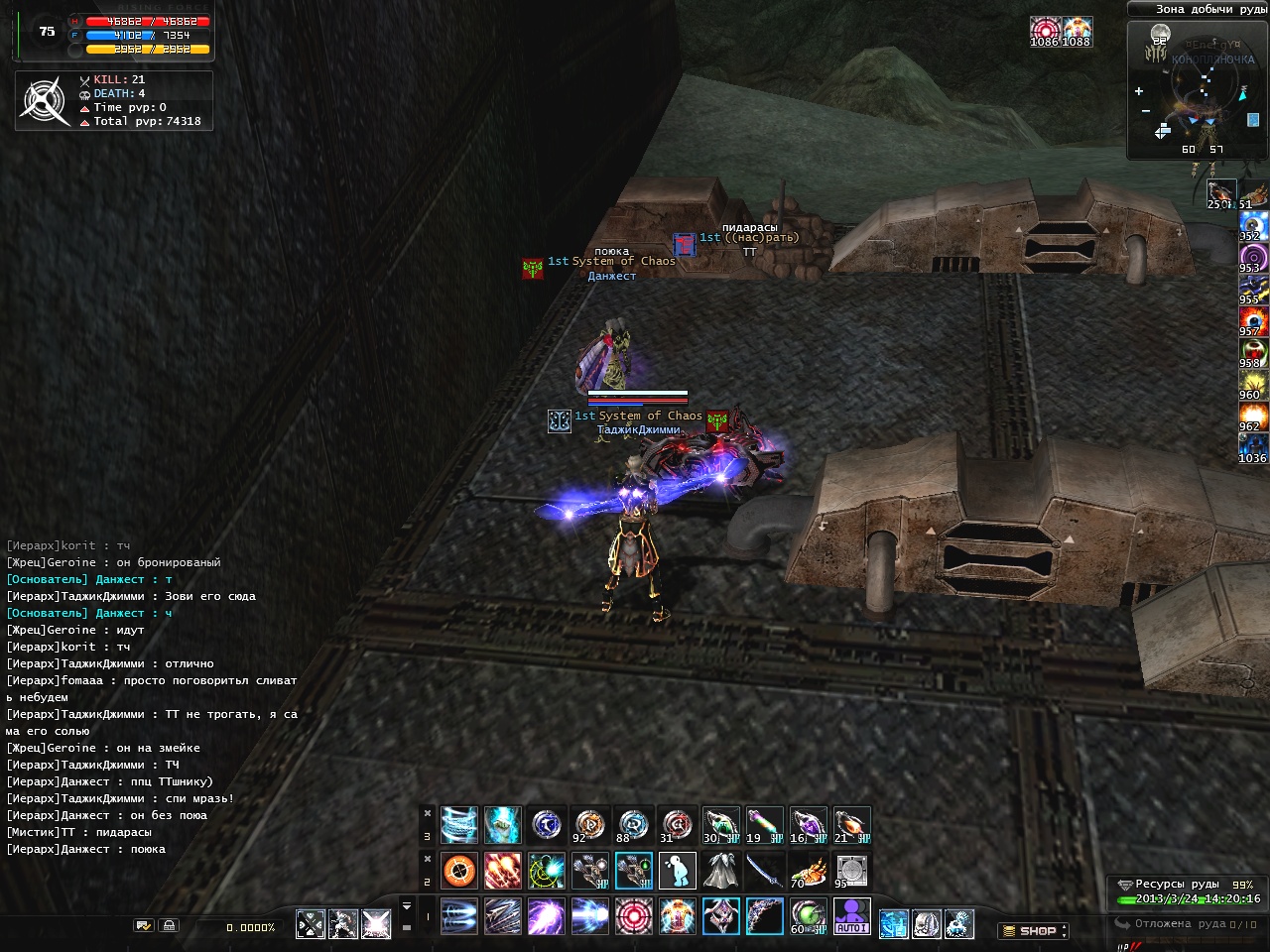
Task: Activate the orange crosshair skill
Action: tap(458, 871)
